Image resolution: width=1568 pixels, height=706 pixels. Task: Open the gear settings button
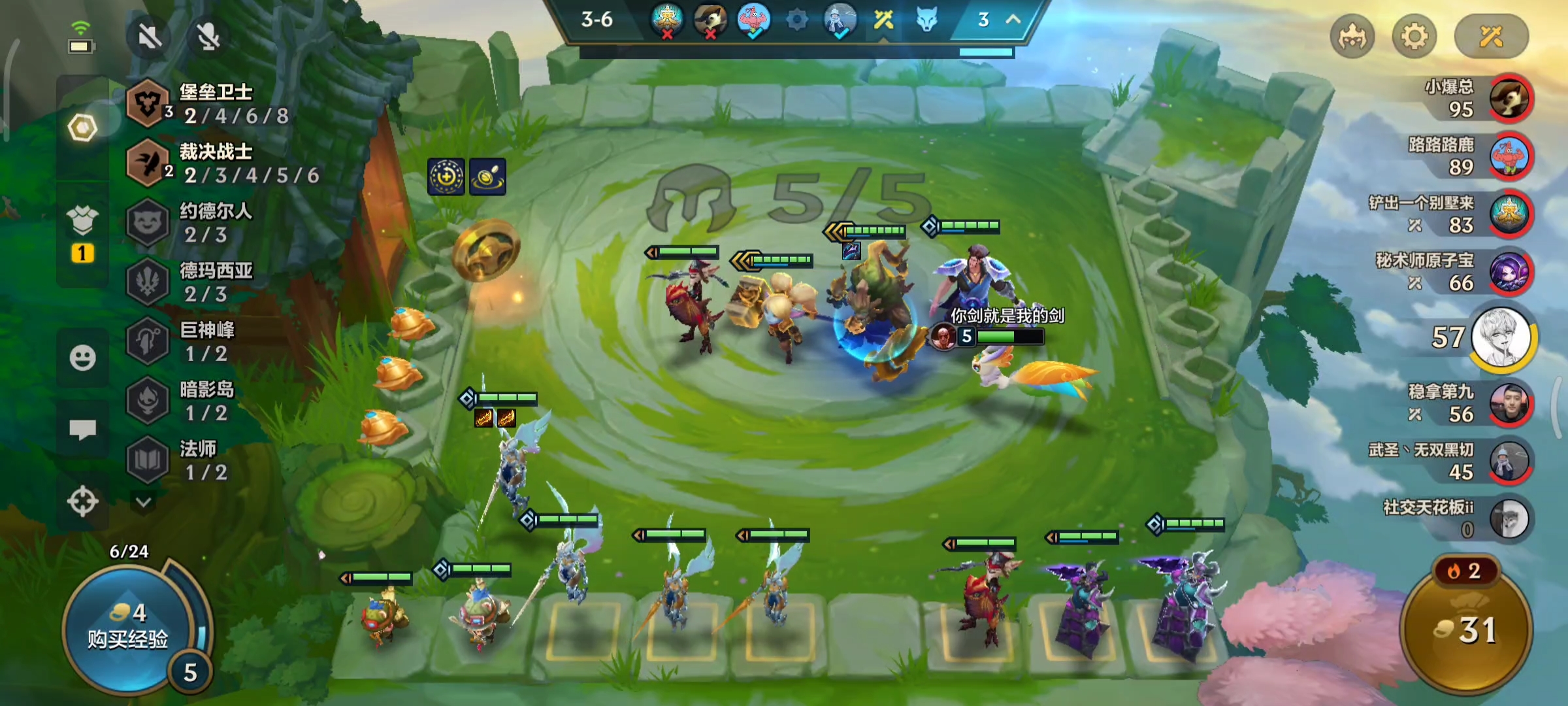pos(1414,37)
